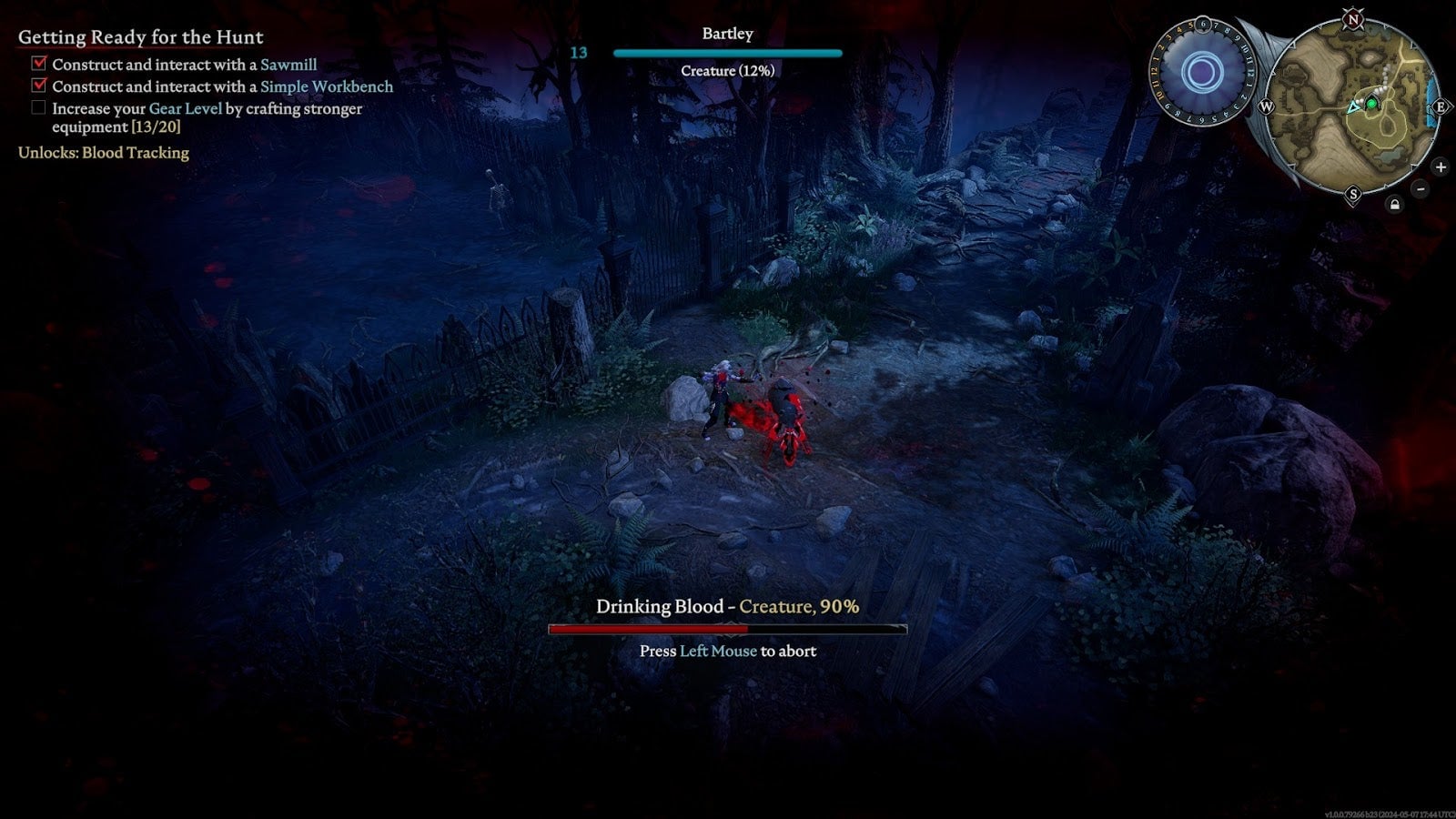Click the Gear Level link

pos(184,107)
